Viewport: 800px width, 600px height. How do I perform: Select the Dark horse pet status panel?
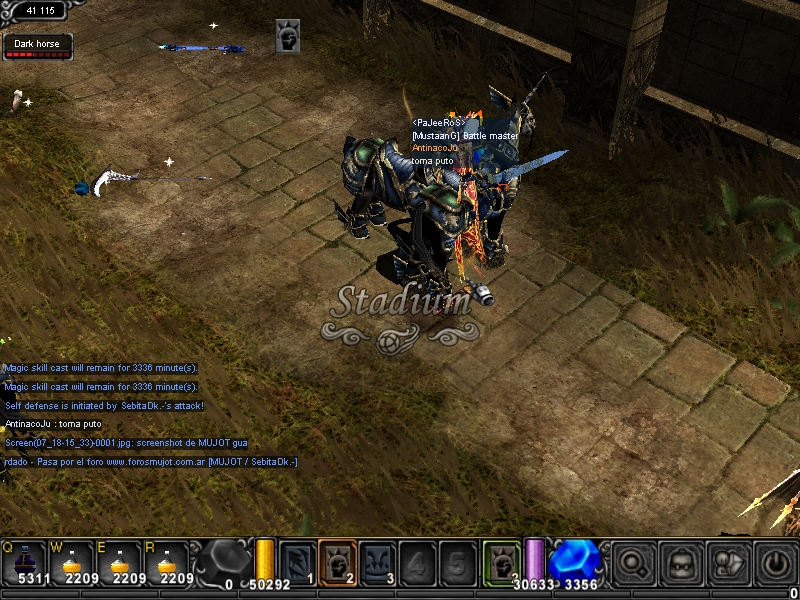[37, 47]
